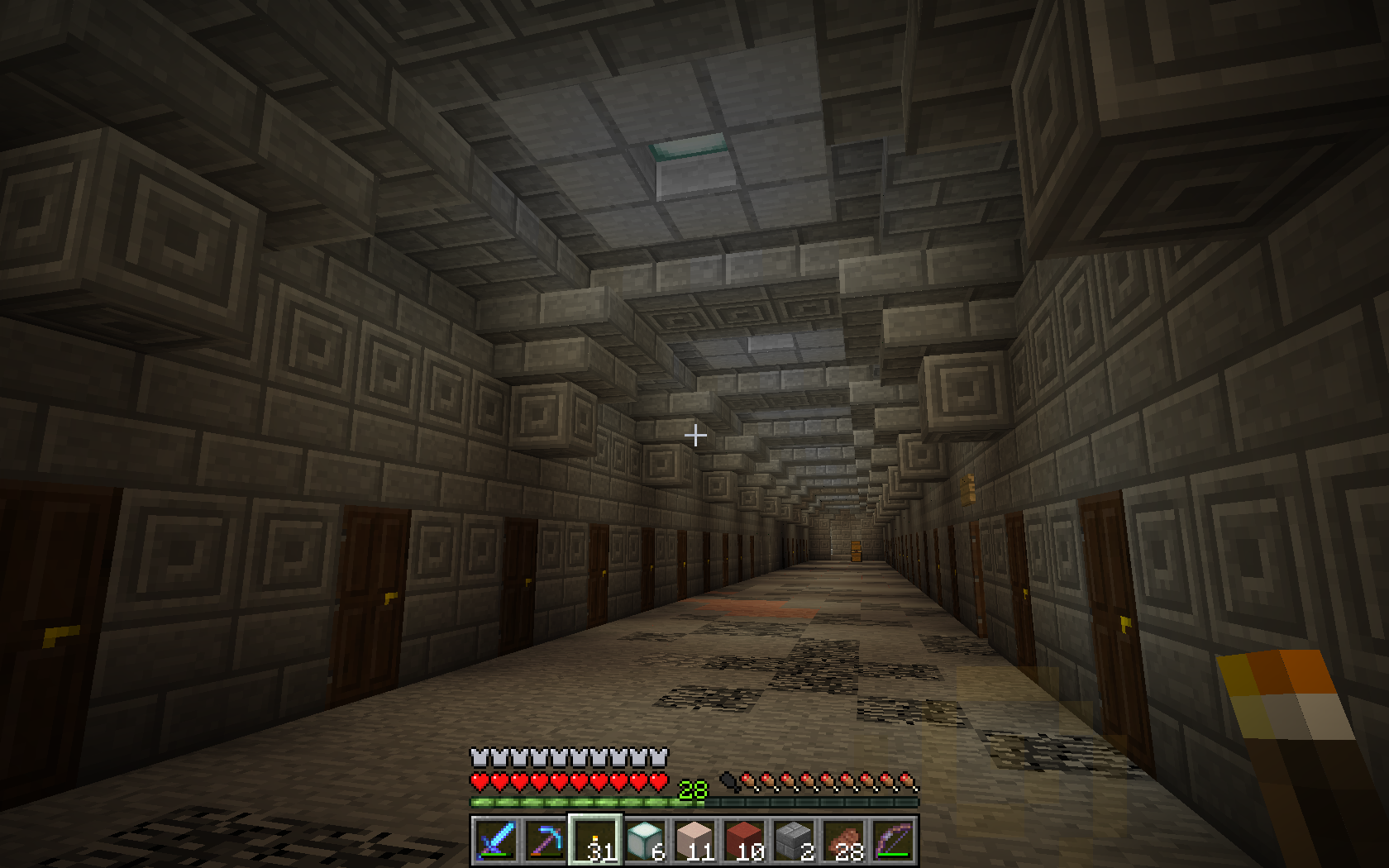Choose the diamond pickaxe in the hotbar

[x=545, y=841]
